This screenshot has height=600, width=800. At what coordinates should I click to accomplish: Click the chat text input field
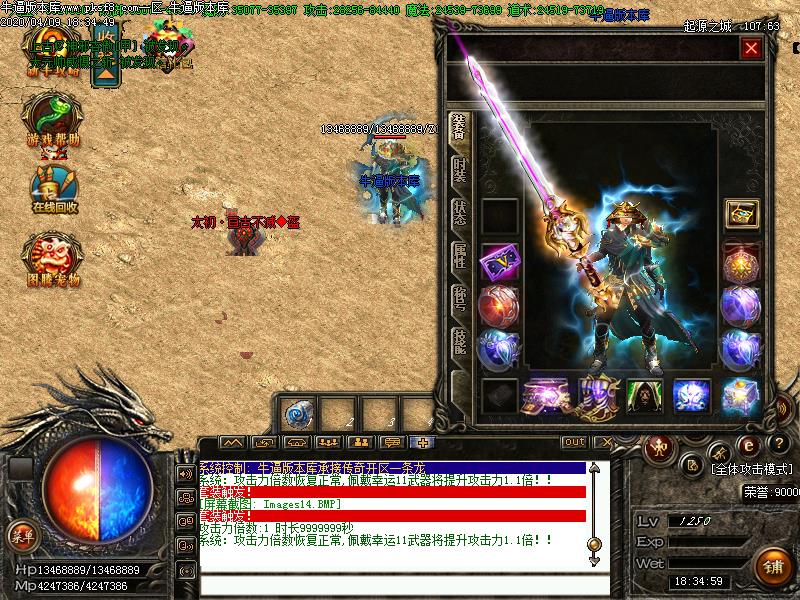[x=400, y=583]
